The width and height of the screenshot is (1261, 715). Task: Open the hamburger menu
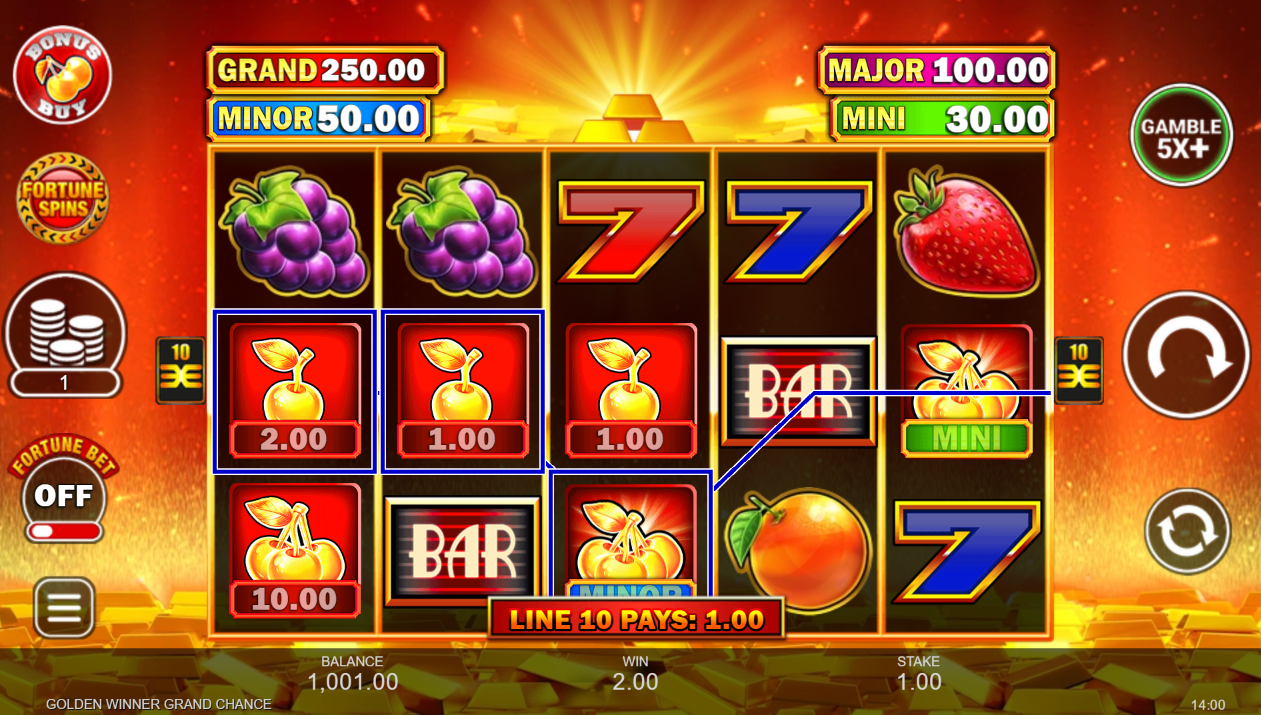tap(65, 607)
